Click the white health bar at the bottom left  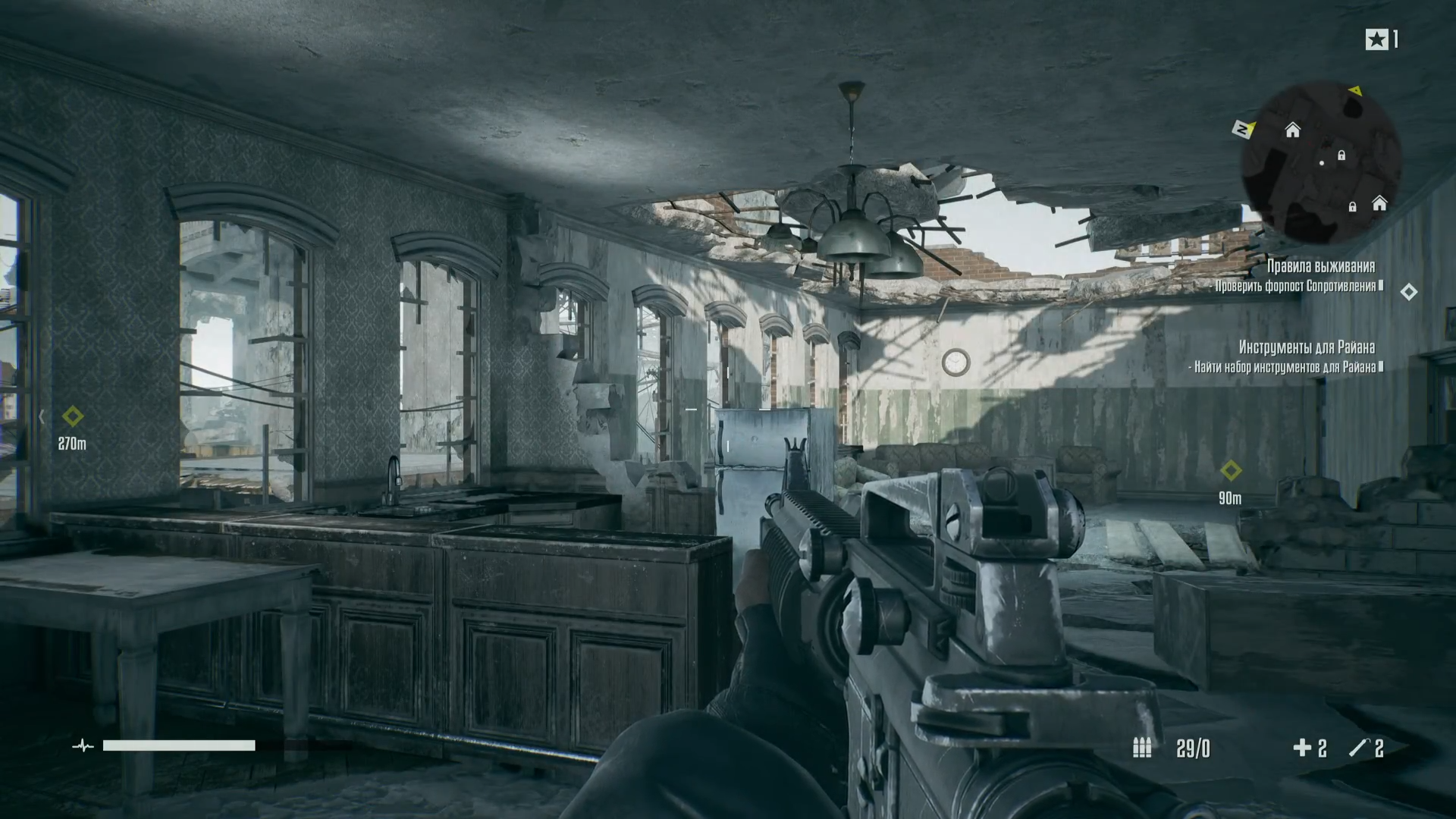[178, 746]
